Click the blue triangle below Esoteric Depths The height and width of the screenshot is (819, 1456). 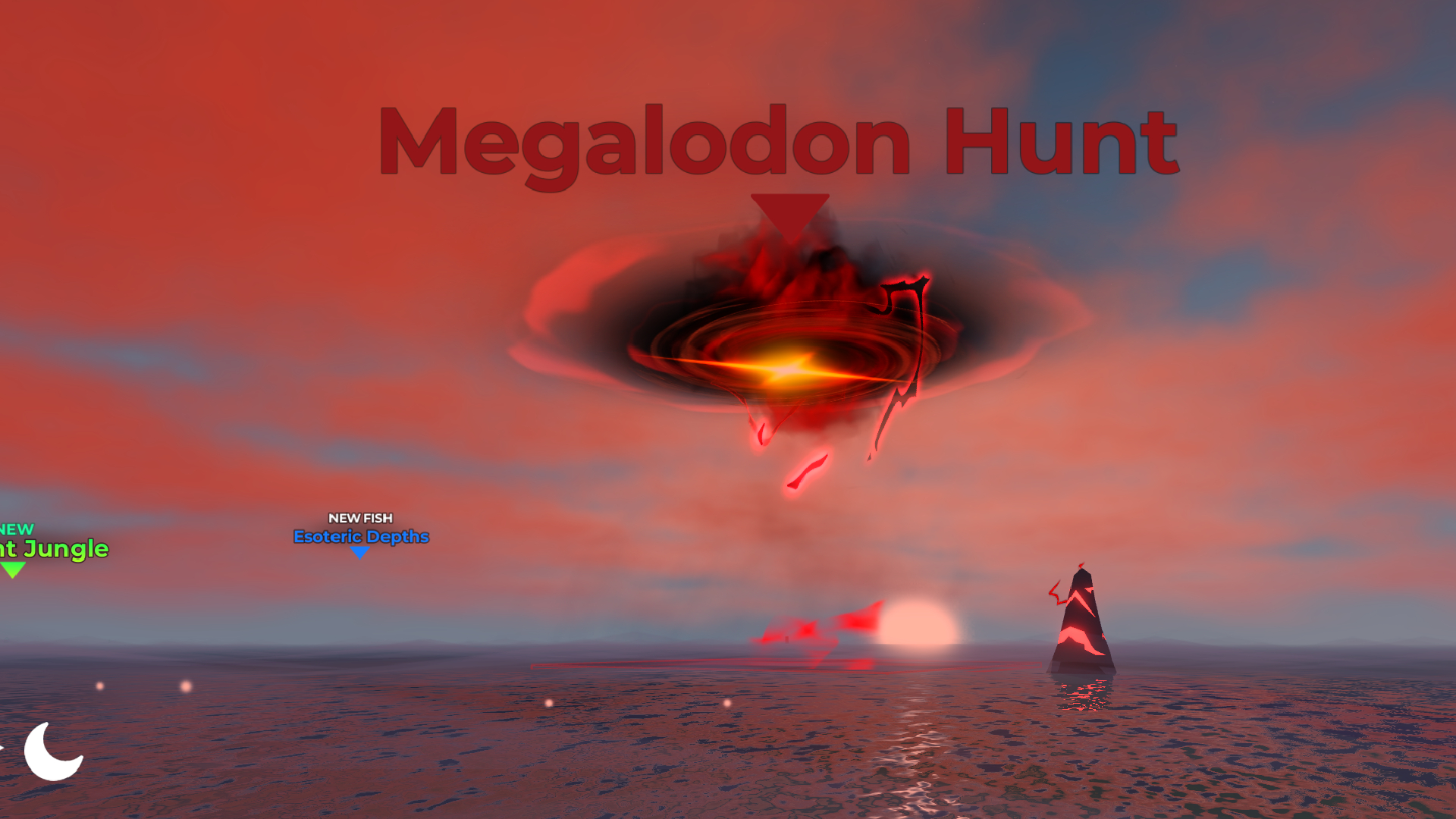(359, 554)
